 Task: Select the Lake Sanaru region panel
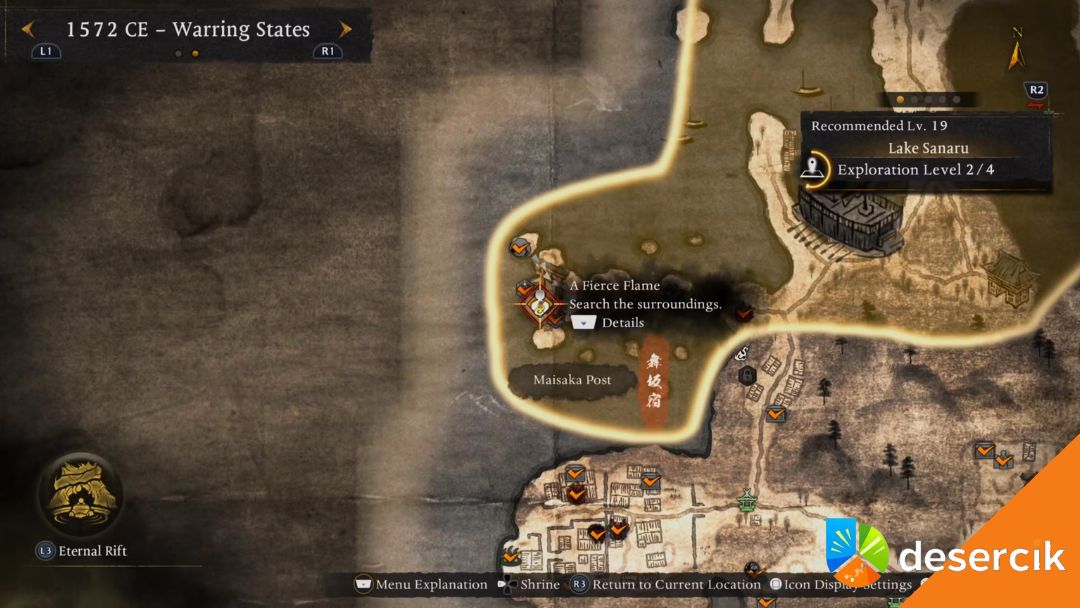[x=925, y=149]
